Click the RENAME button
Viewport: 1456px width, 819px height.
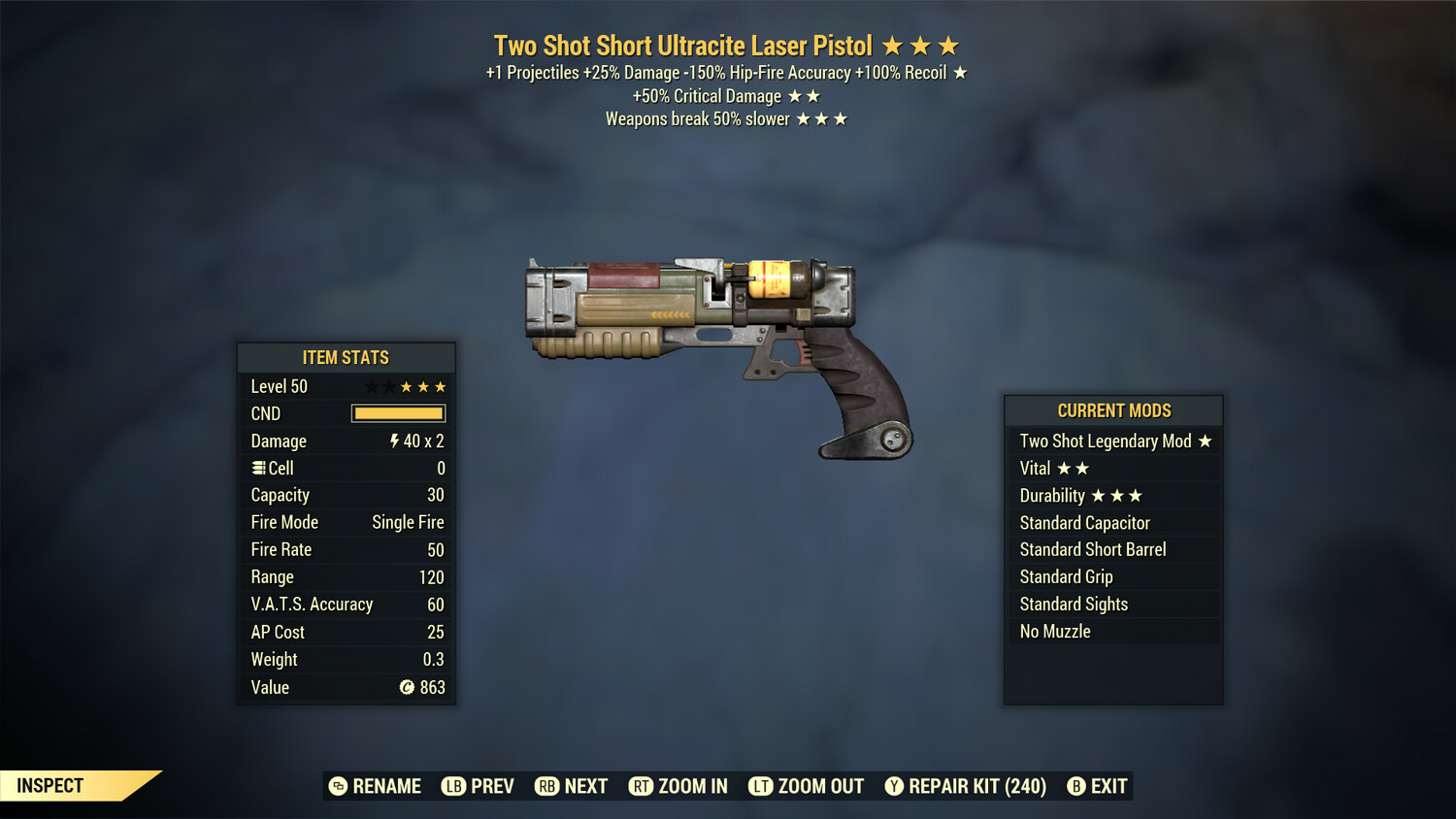coord(386,786)
